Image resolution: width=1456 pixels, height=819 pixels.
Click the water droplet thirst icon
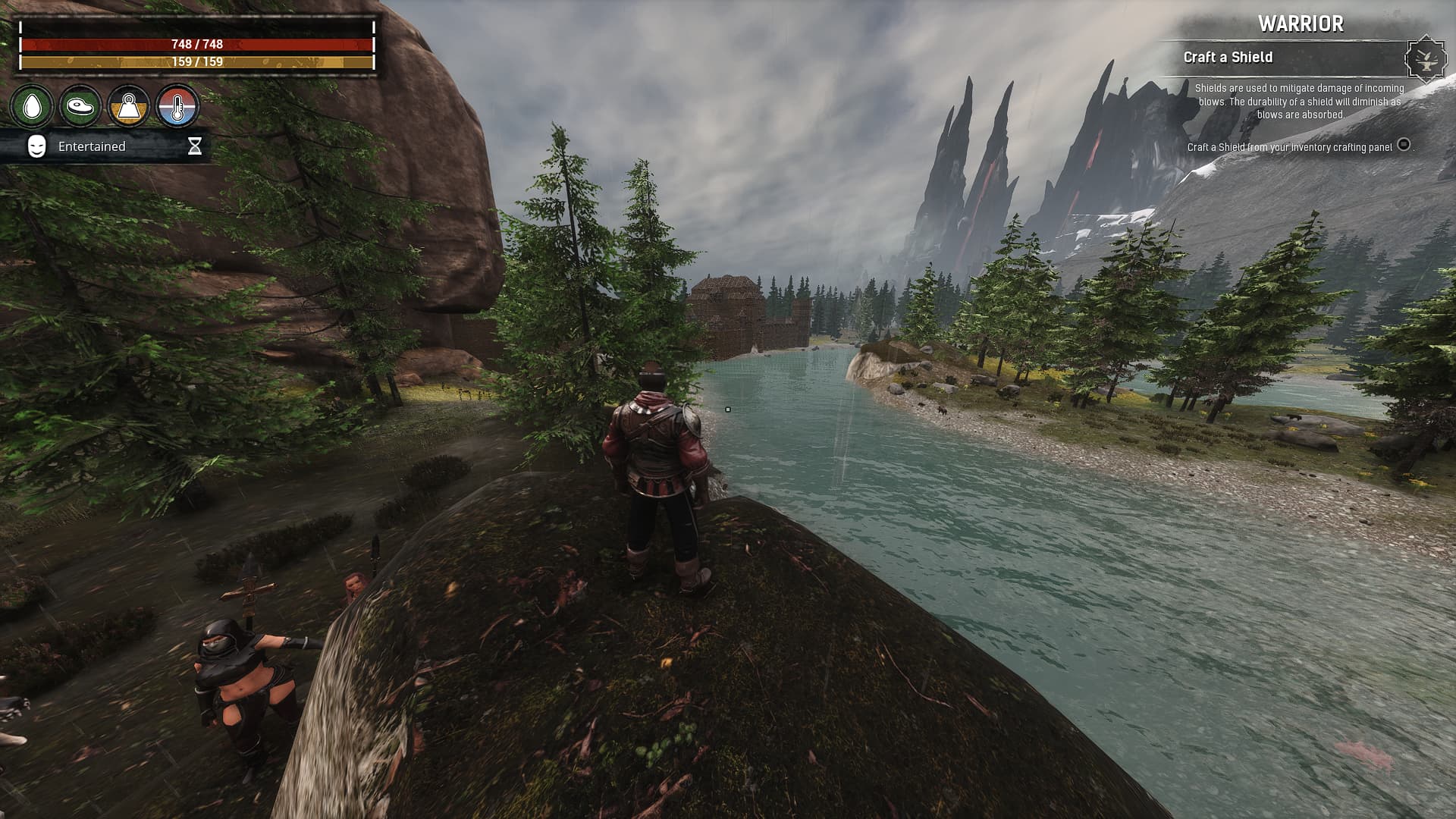[x=32, y=107]
